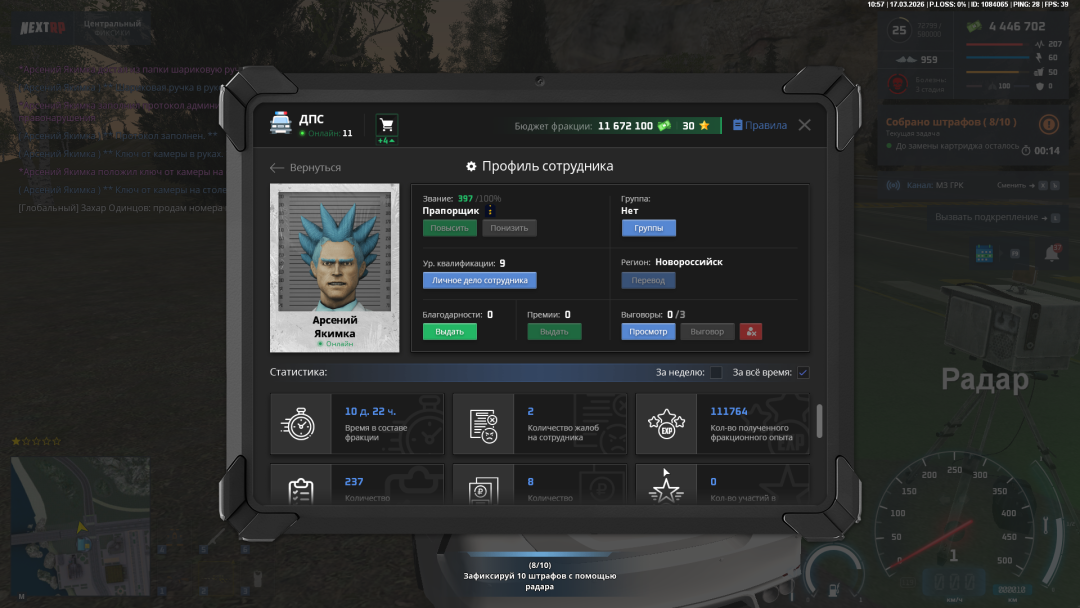Demote the employee with Понизить

509,228
